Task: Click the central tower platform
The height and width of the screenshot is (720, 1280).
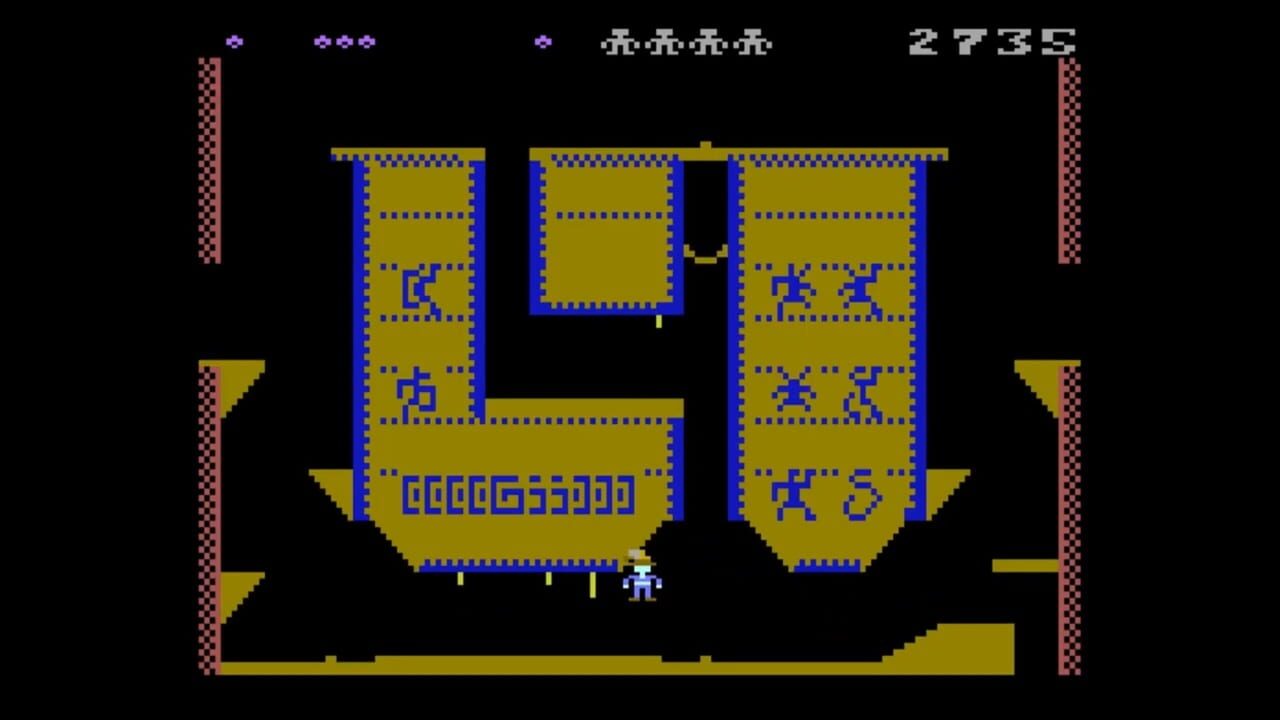Action: pos(605,230)
